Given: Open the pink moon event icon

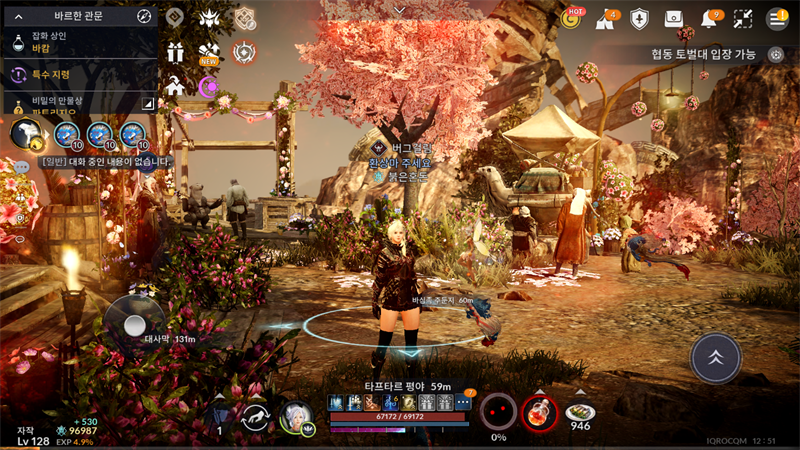Looking at the screenshot, I should (210, 87).
